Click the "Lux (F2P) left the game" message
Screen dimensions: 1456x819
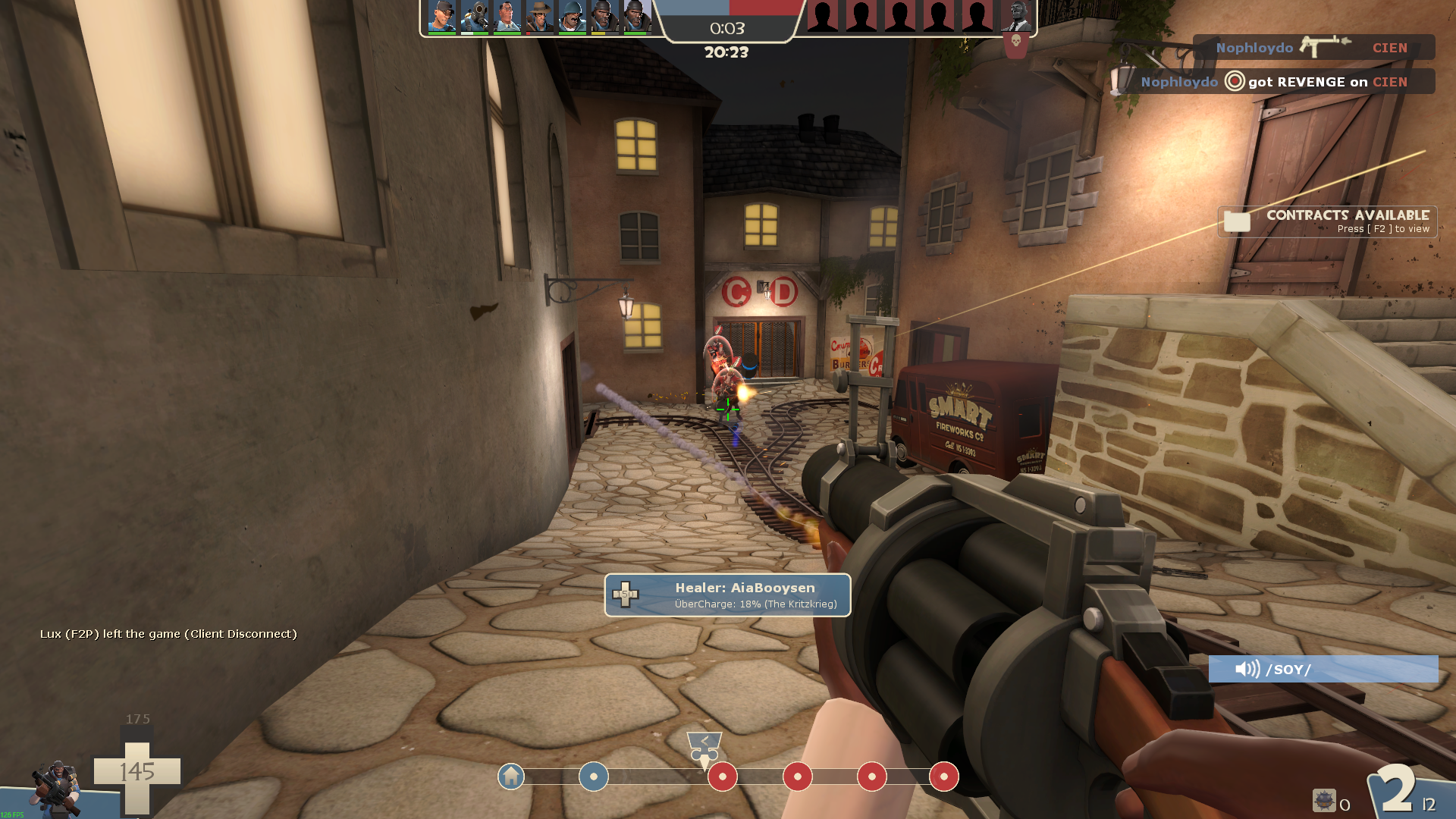(x=168, y=634)
